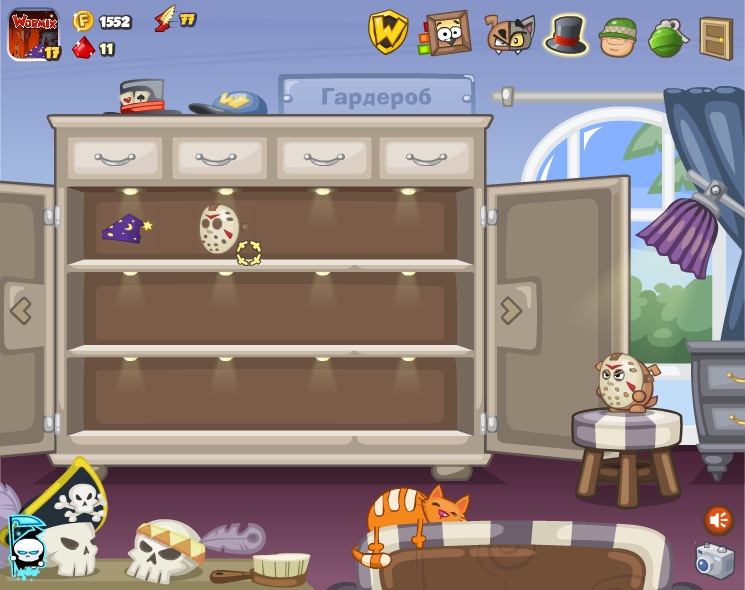745x590 pixels.
Task: Open the player avatar profile
Action: [x=33, y=34]
